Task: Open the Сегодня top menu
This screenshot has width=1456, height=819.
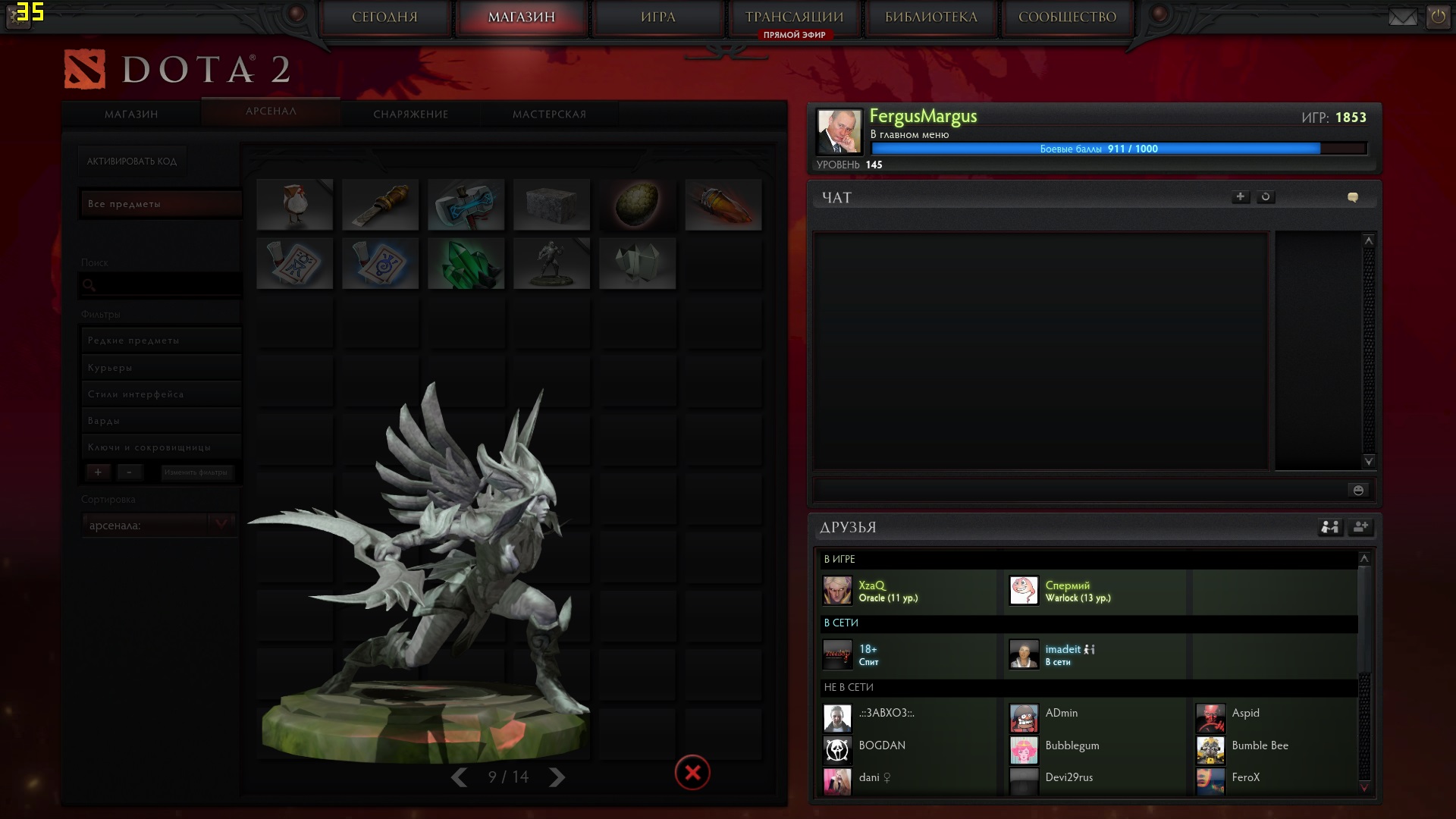Action: [384, 17]
